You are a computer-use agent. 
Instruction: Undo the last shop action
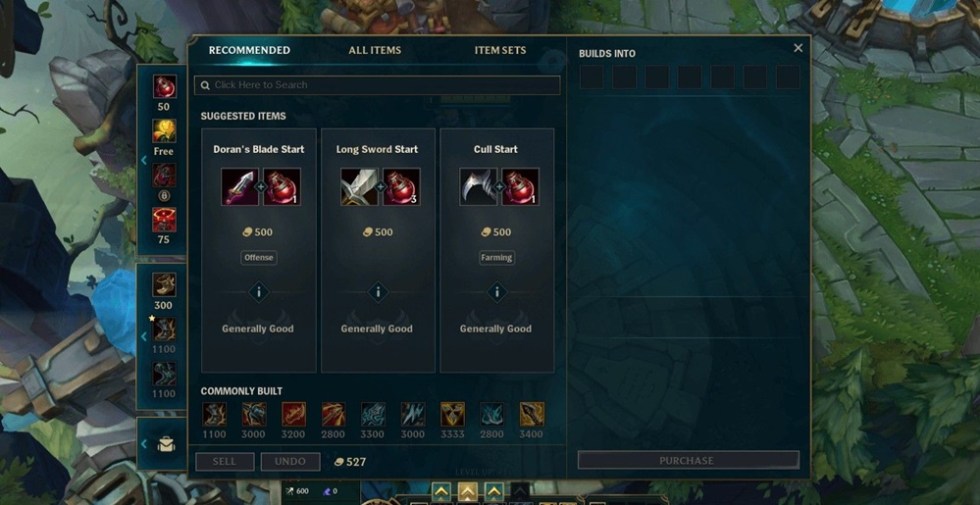pos(290,461)
